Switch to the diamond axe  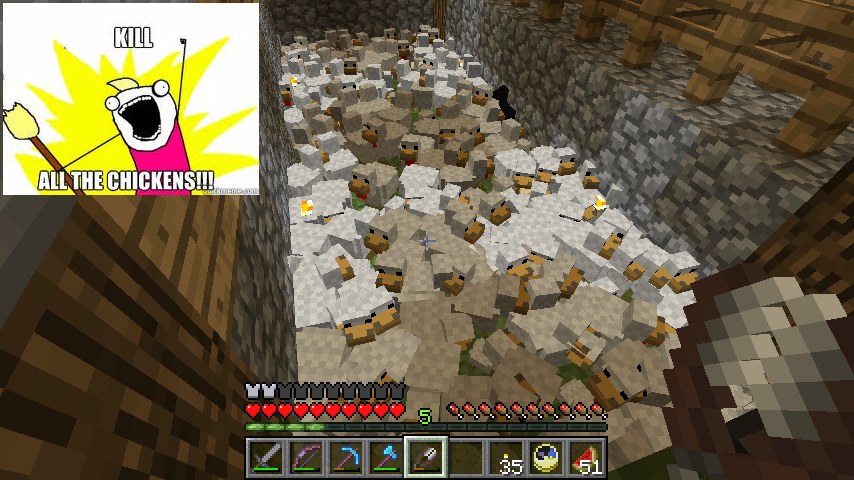coord(386,458)
